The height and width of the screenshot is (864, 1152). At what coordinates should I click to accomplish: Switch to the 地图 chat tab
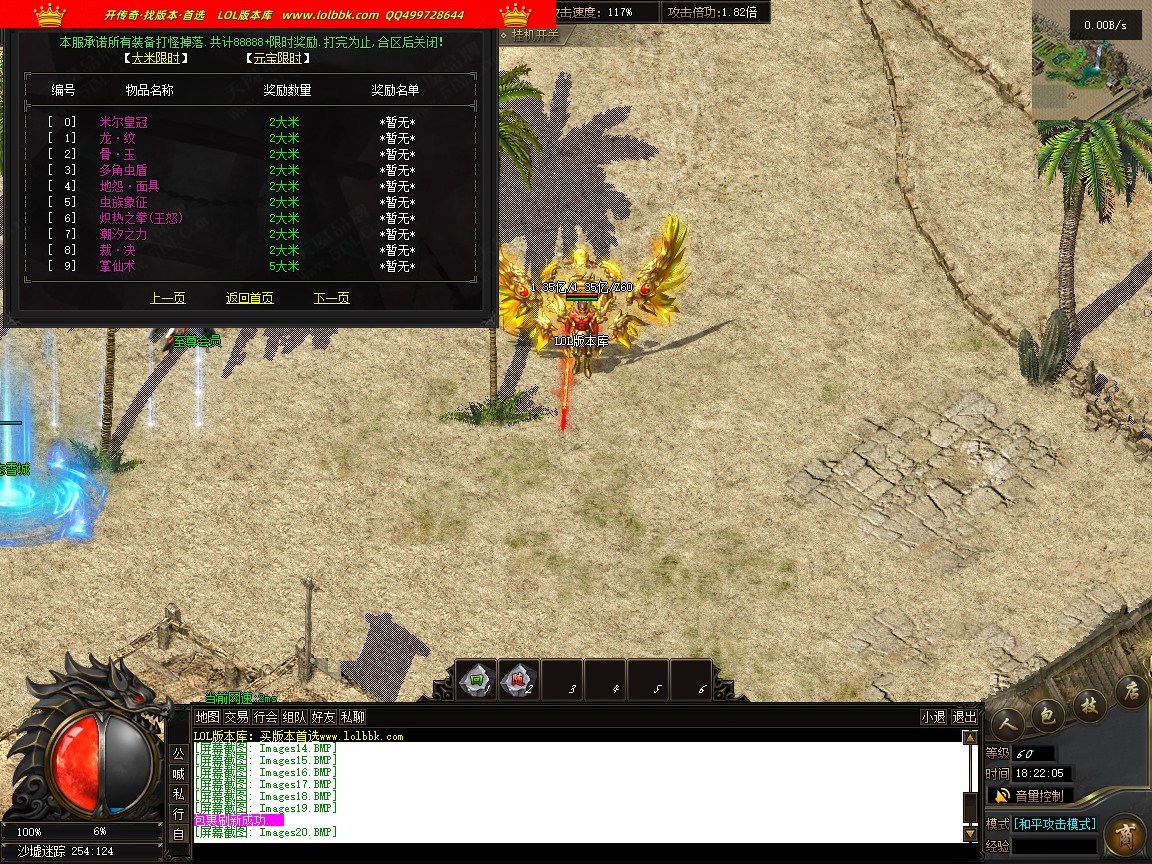(x=207, y=717)
